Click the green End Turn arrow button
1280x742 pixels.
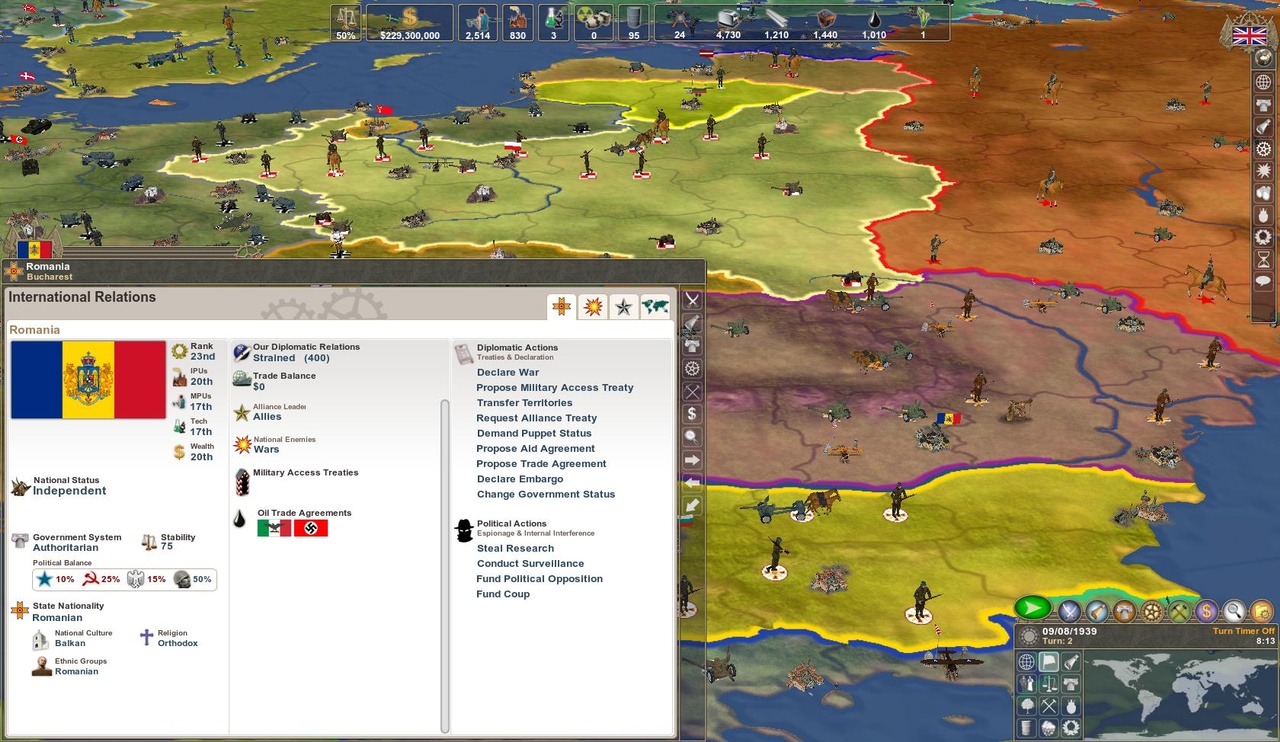1032,607
